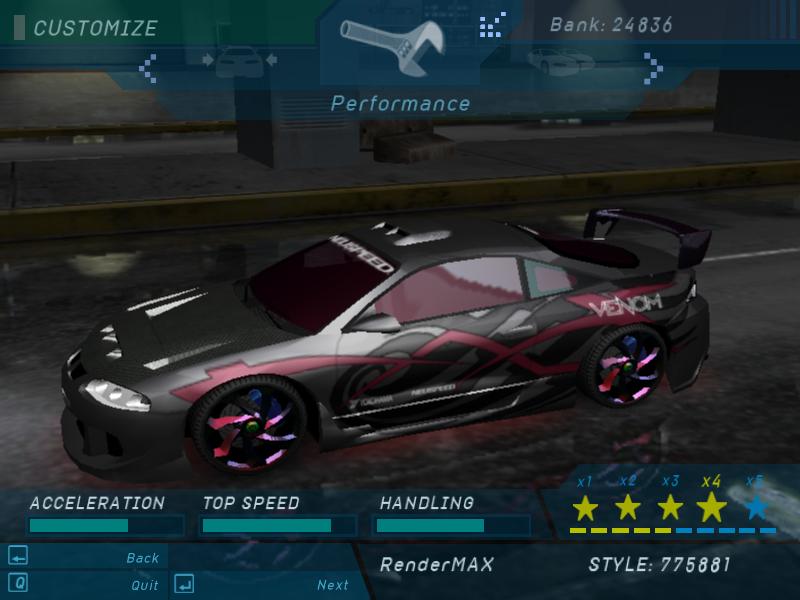800x600 pixels.
Task: Choose the Back option
Action: (143, 558)
